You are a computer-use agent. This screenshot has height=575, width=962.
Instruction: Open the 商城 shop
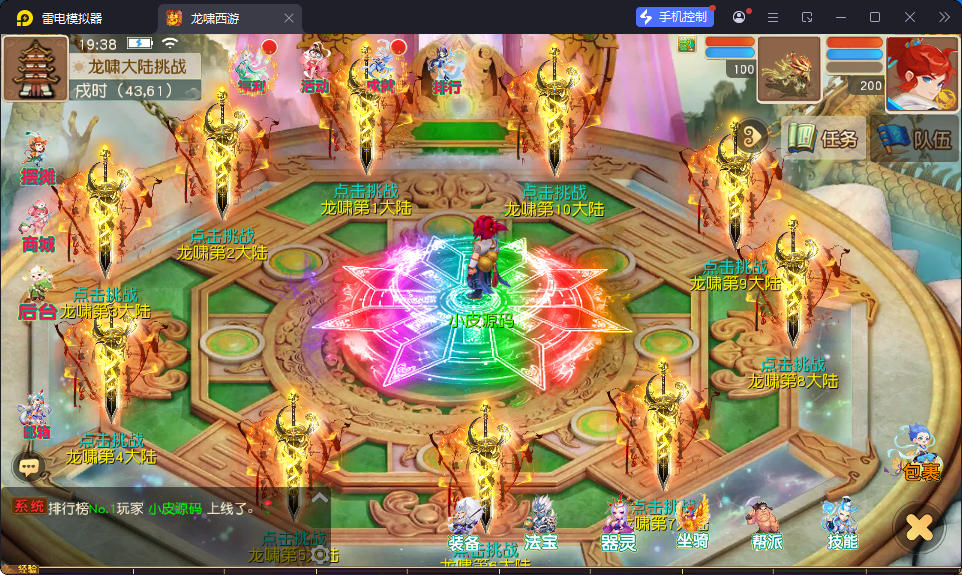(x=36, y=228)
